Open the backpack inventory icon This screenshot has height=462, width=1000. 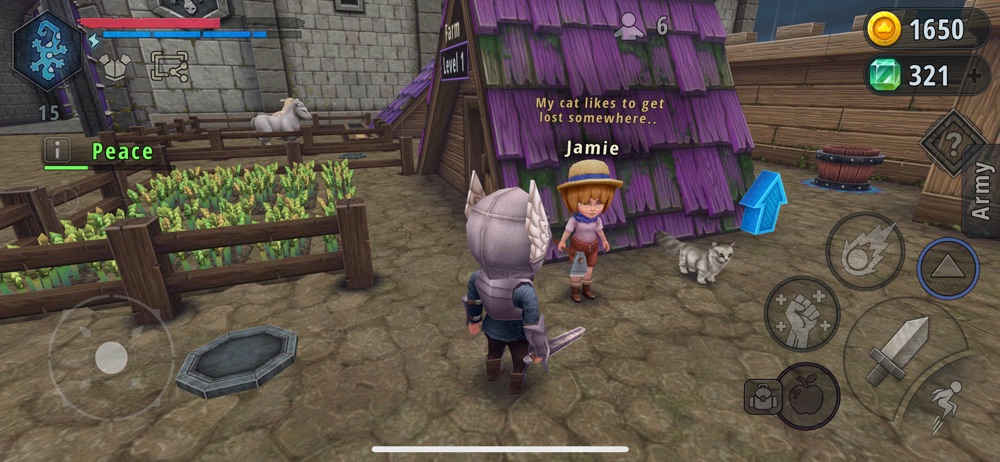(760, 396)
